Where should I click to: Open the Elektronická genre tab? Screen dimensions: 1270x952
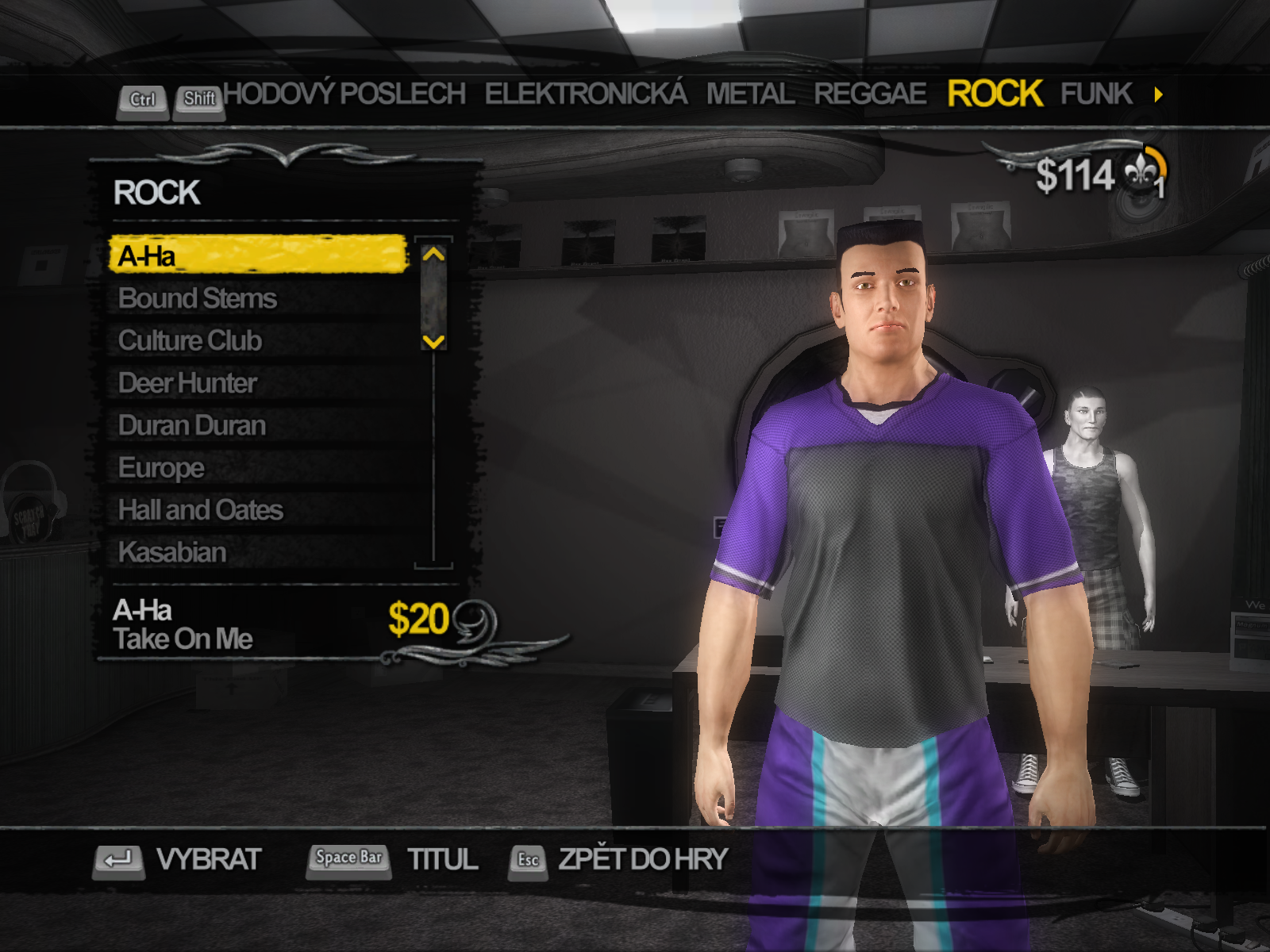click(586, 94)
